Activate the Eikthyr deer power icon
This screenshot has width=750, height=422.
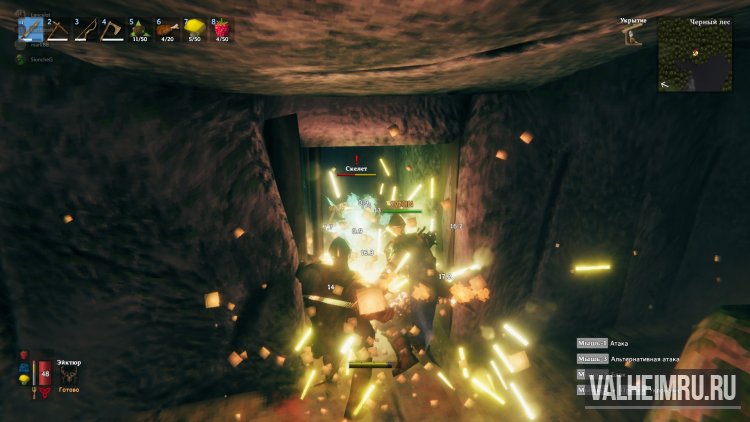click(x=69, y=375)
